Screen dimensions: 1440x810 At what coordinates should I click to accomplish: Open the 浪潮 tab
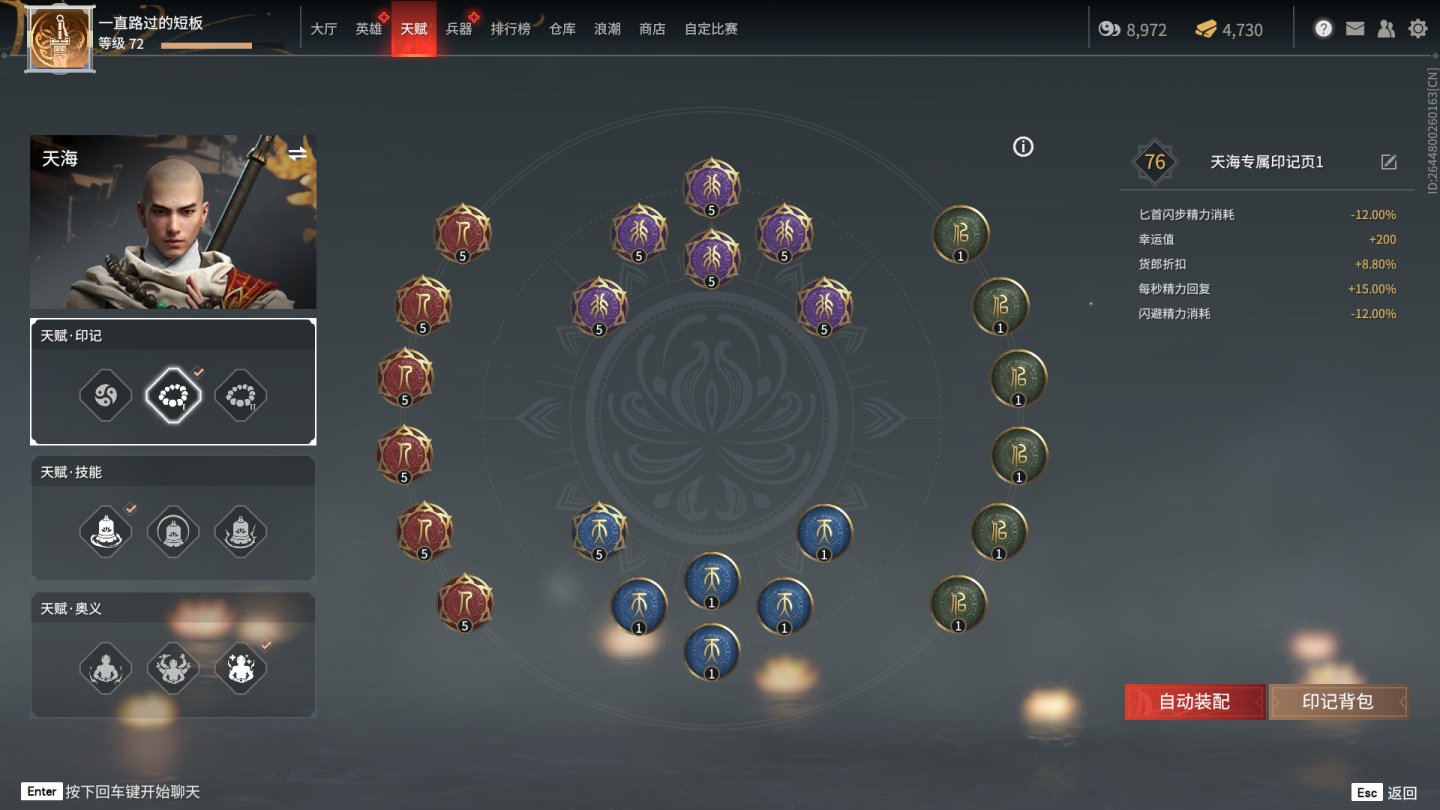607,29
